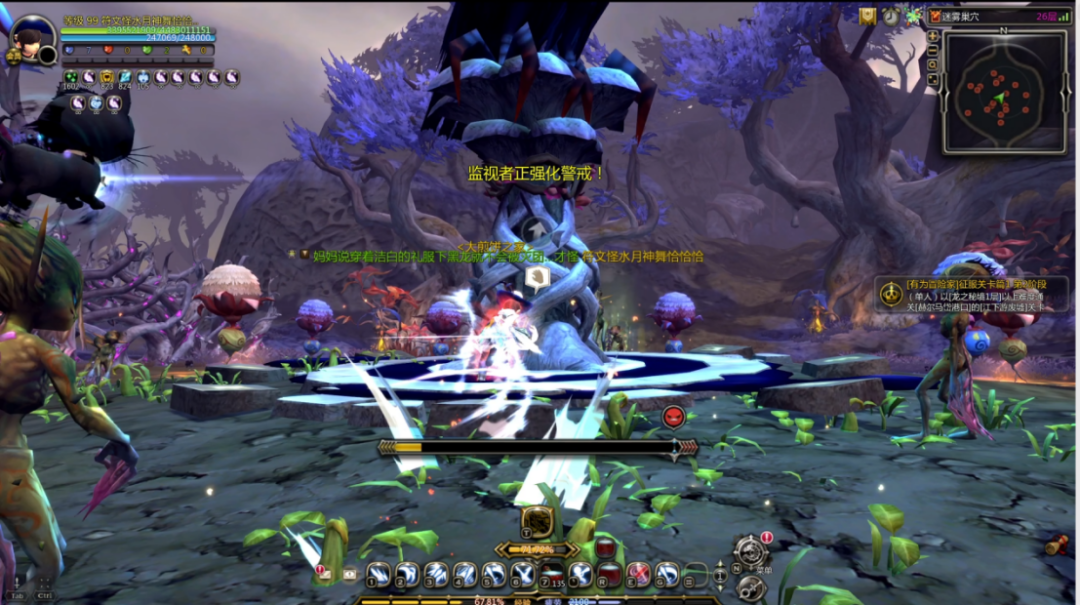Use the red potion in slot 7

[552, 574]
